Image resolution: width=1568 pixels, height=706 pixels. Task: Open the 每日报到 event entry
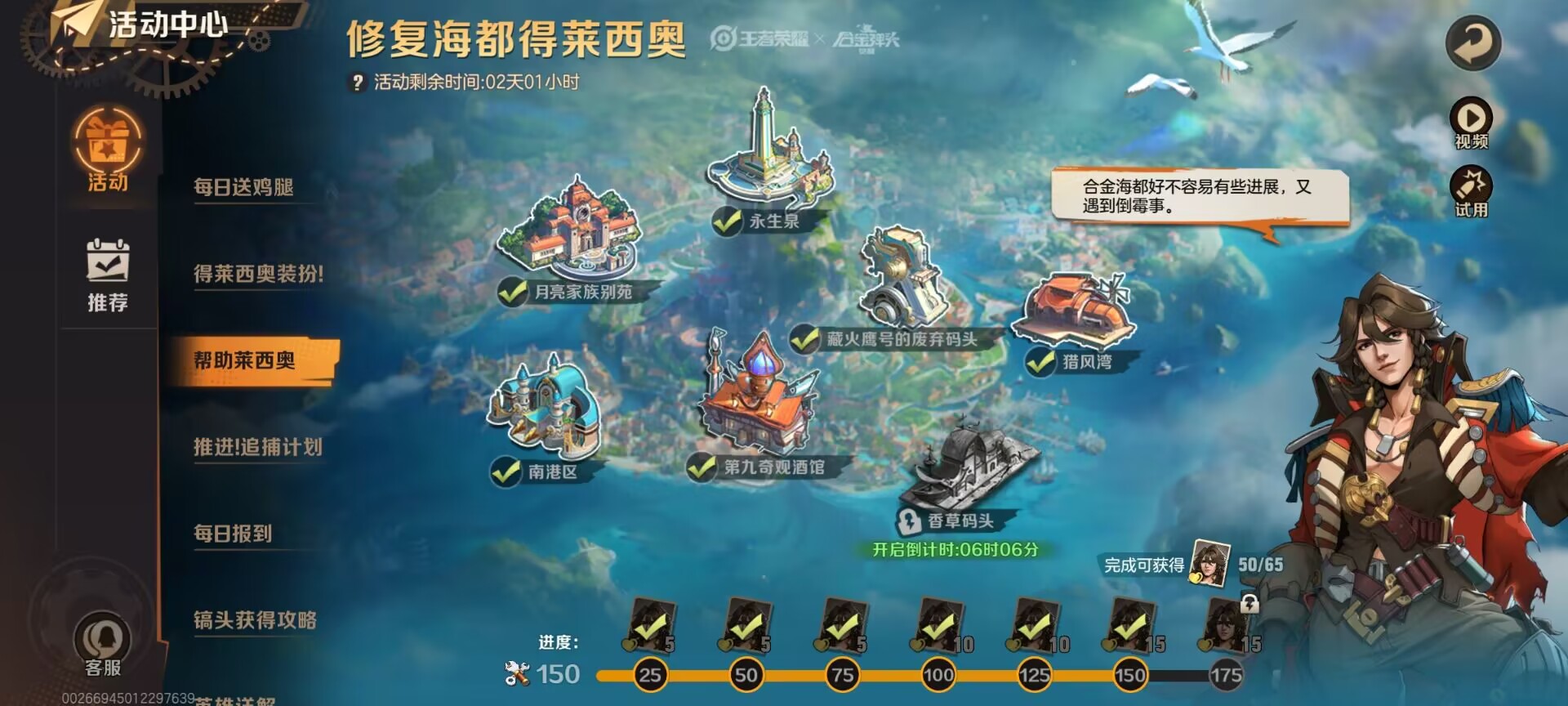pyautogui.click(x=233, y=534)
